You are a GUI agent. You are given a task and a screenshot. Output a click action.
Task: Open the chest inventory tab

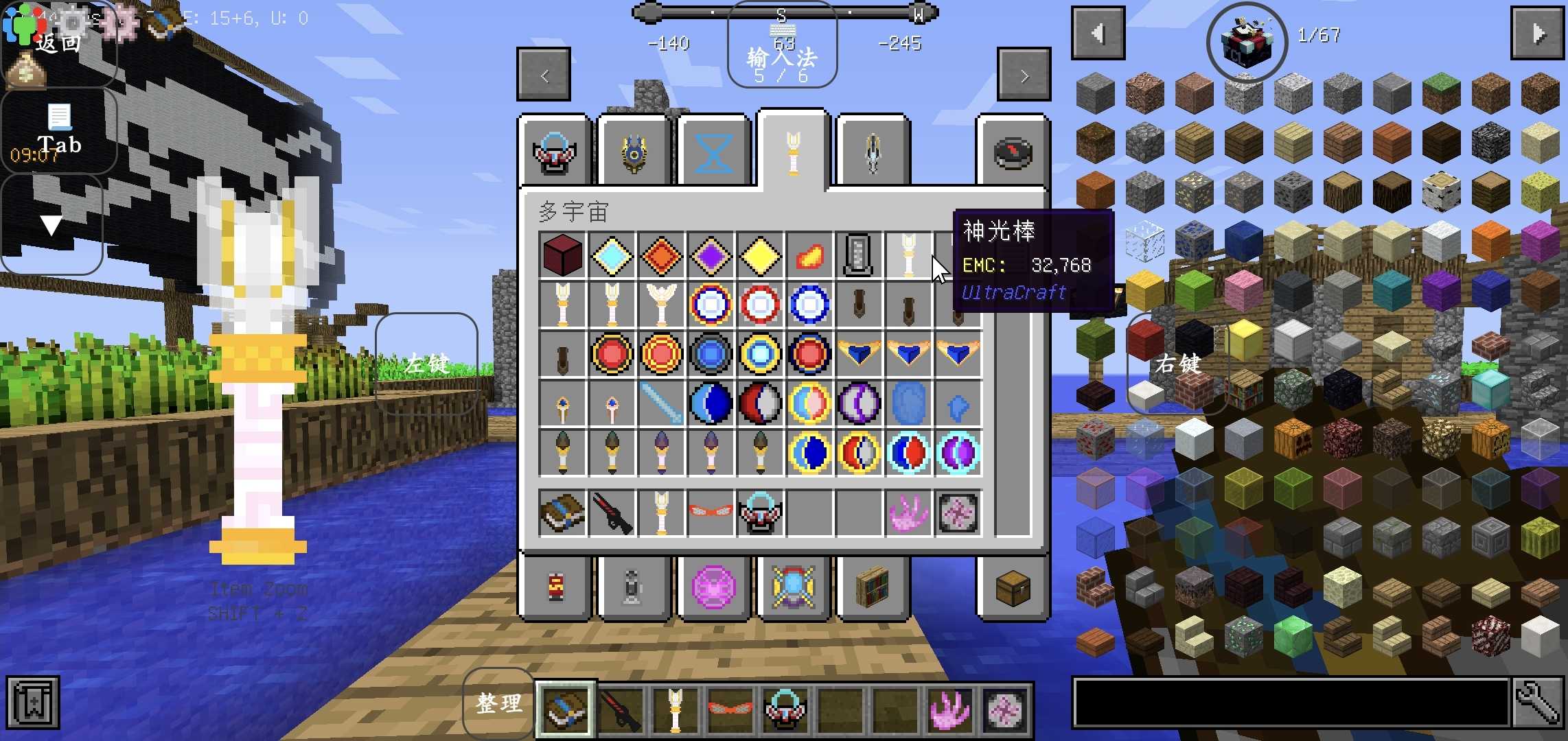(1013, 588)
